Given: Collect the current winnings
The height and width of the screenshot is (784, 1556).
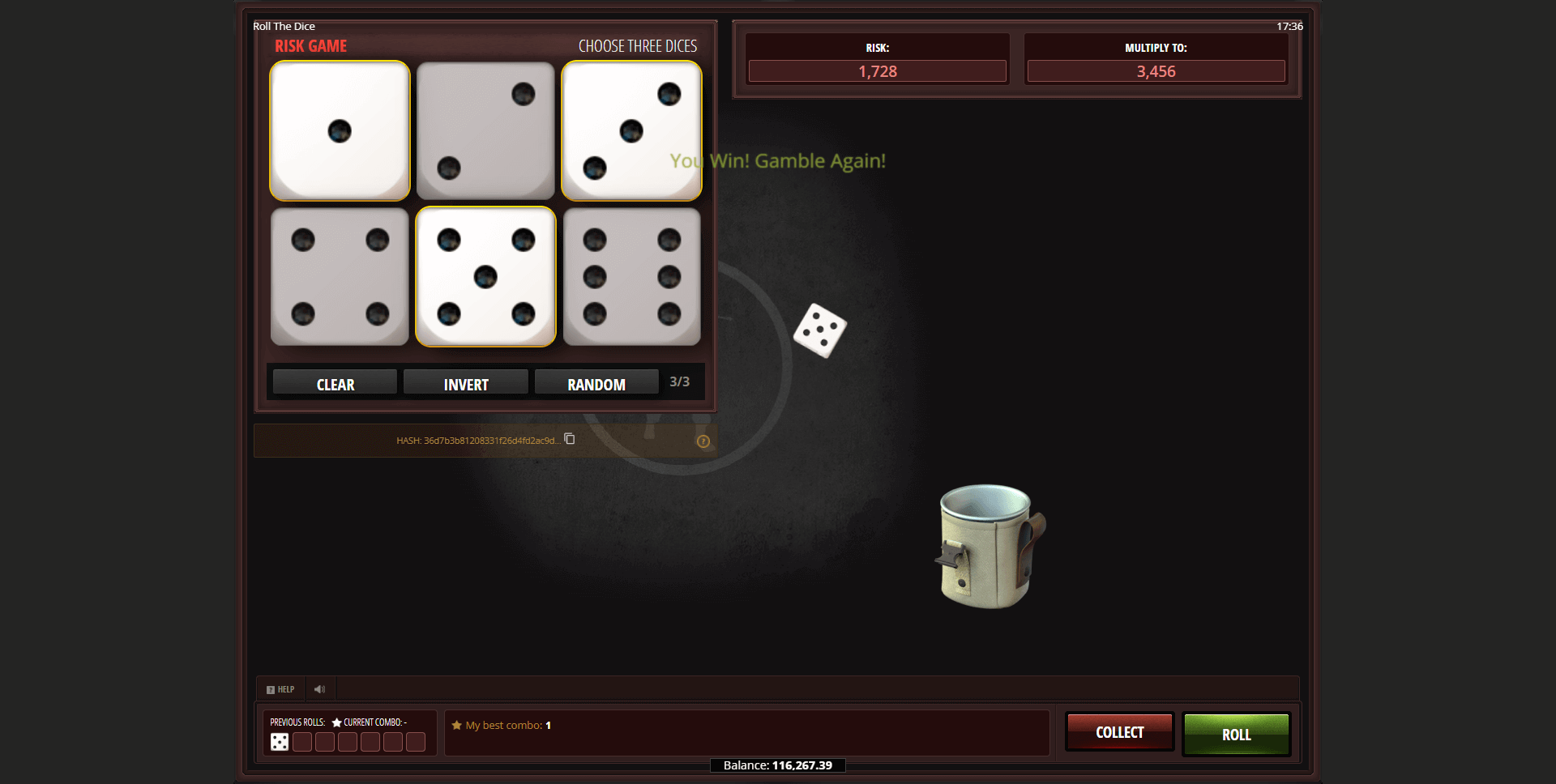Looking at the screenshot, I should pyautogui.click(x=1119, y=732).
